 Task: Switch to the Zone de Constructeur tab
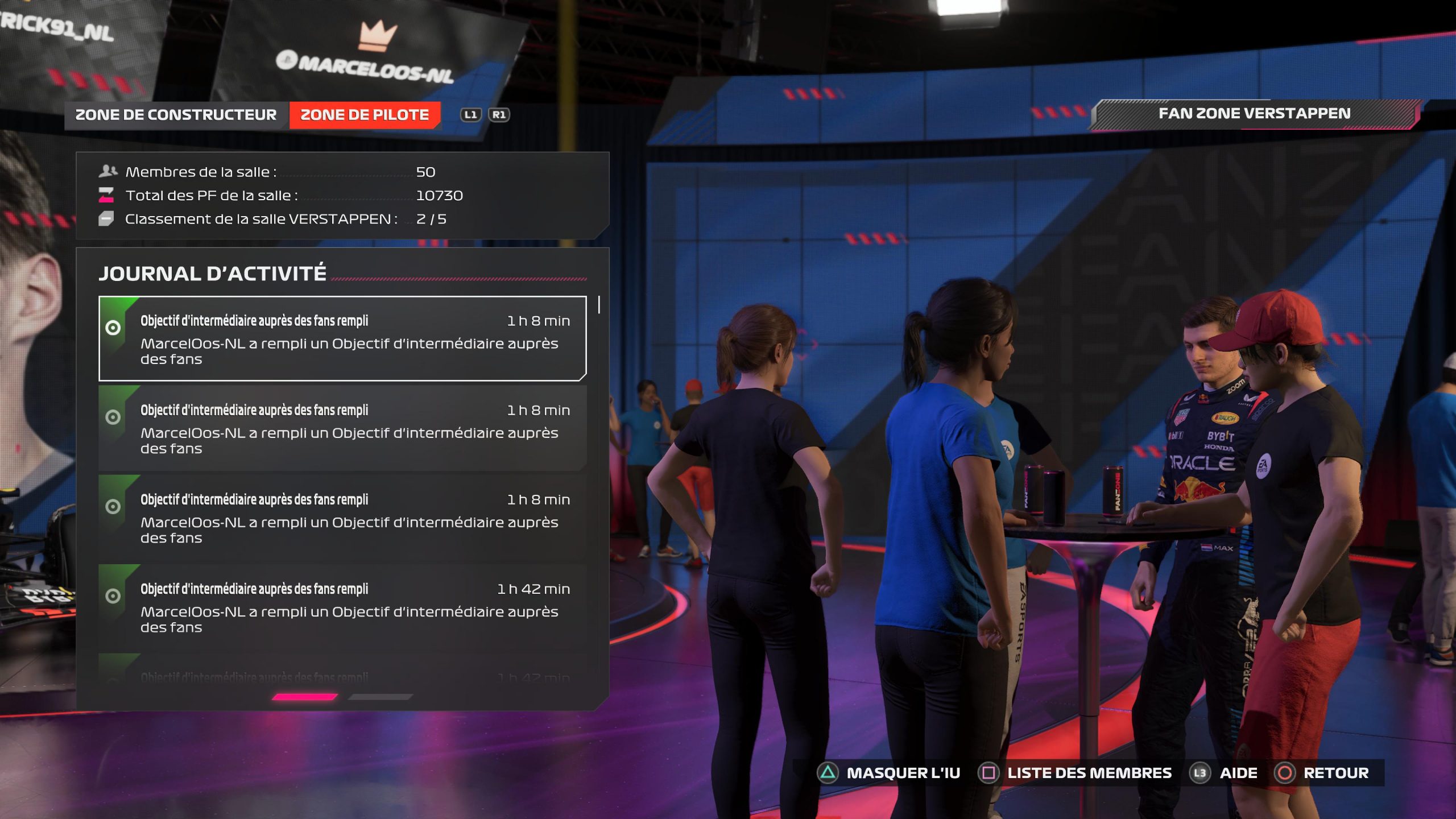point(176,115)
